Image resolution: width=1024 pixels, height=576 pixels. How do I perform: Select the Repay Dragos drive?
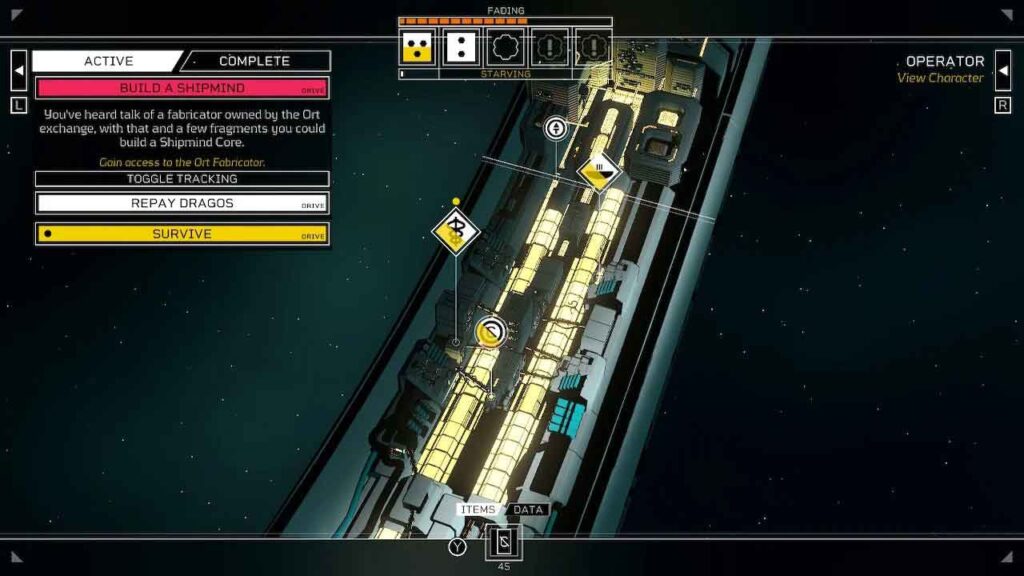pyautogui.click(x=182, y=203)
